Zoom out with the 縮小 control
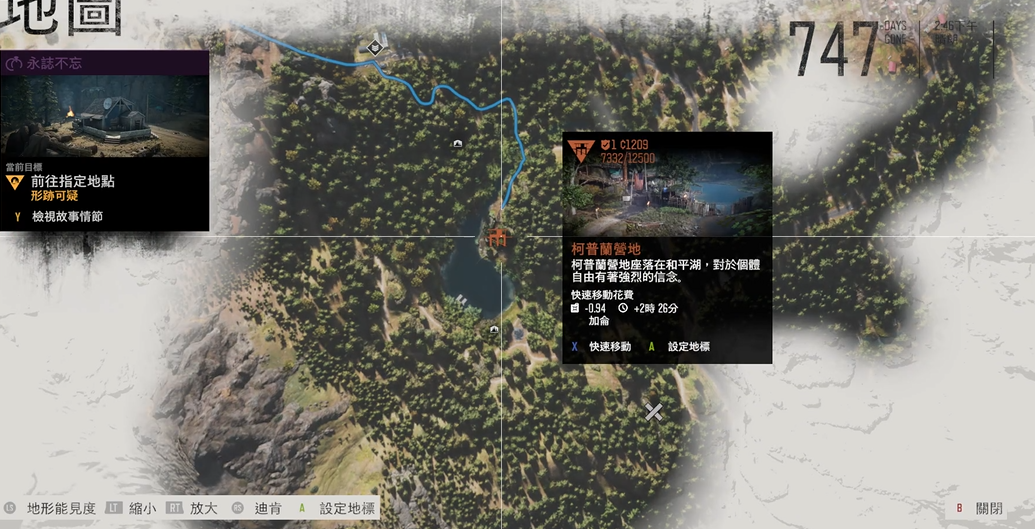The height and width of the screenshot is (529, 1035). [x=141, y=508]
